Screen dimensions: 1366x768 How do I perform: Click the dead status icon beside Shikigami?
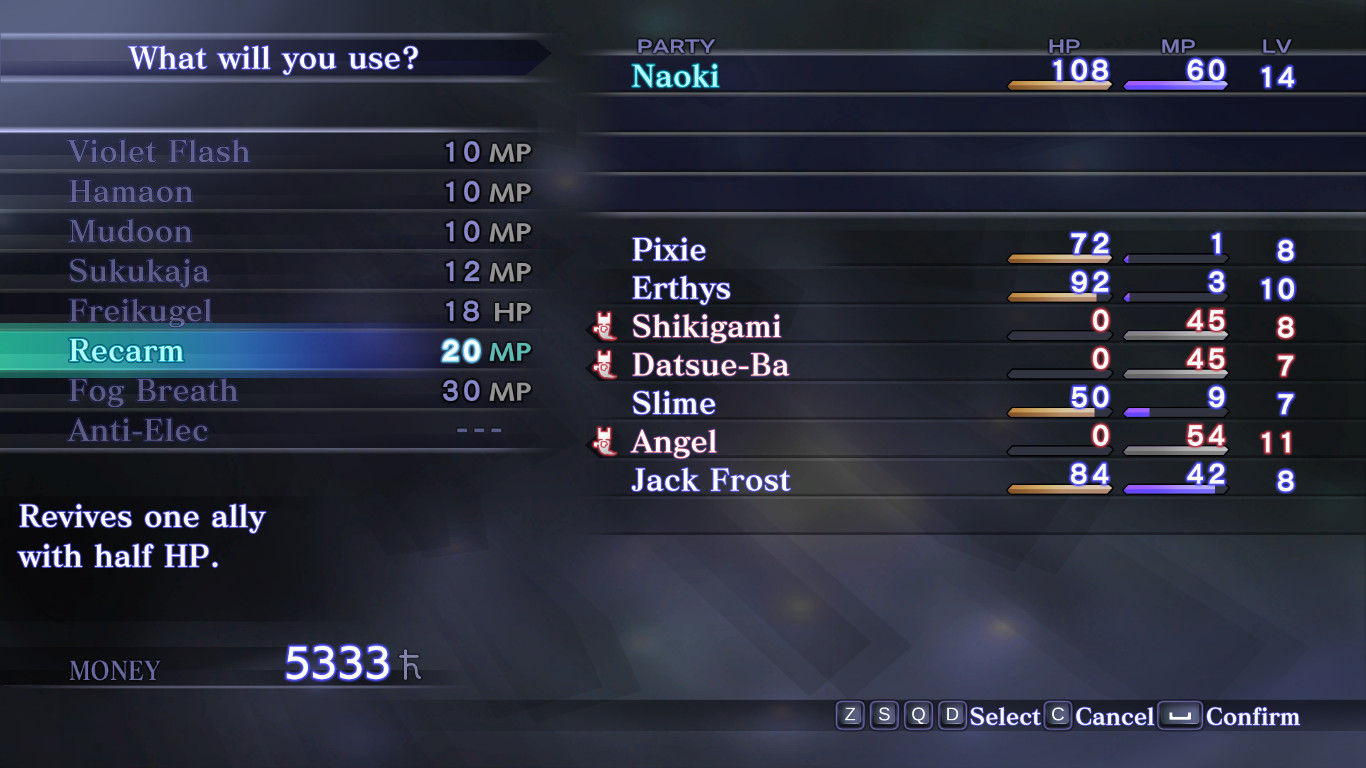[x=604, y=327]
